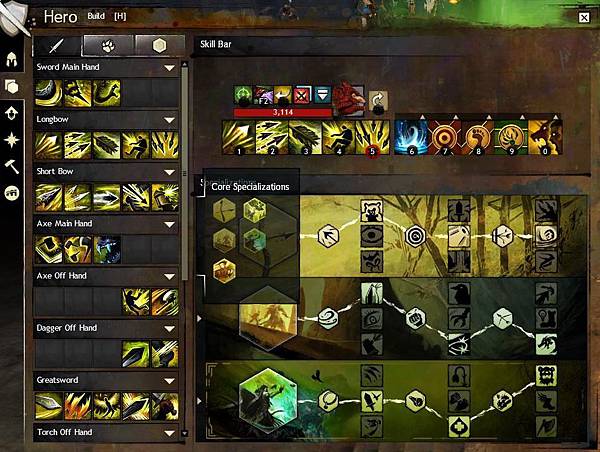Collapse the Longbow skill section
600x452 pixels.
(170, 119)
